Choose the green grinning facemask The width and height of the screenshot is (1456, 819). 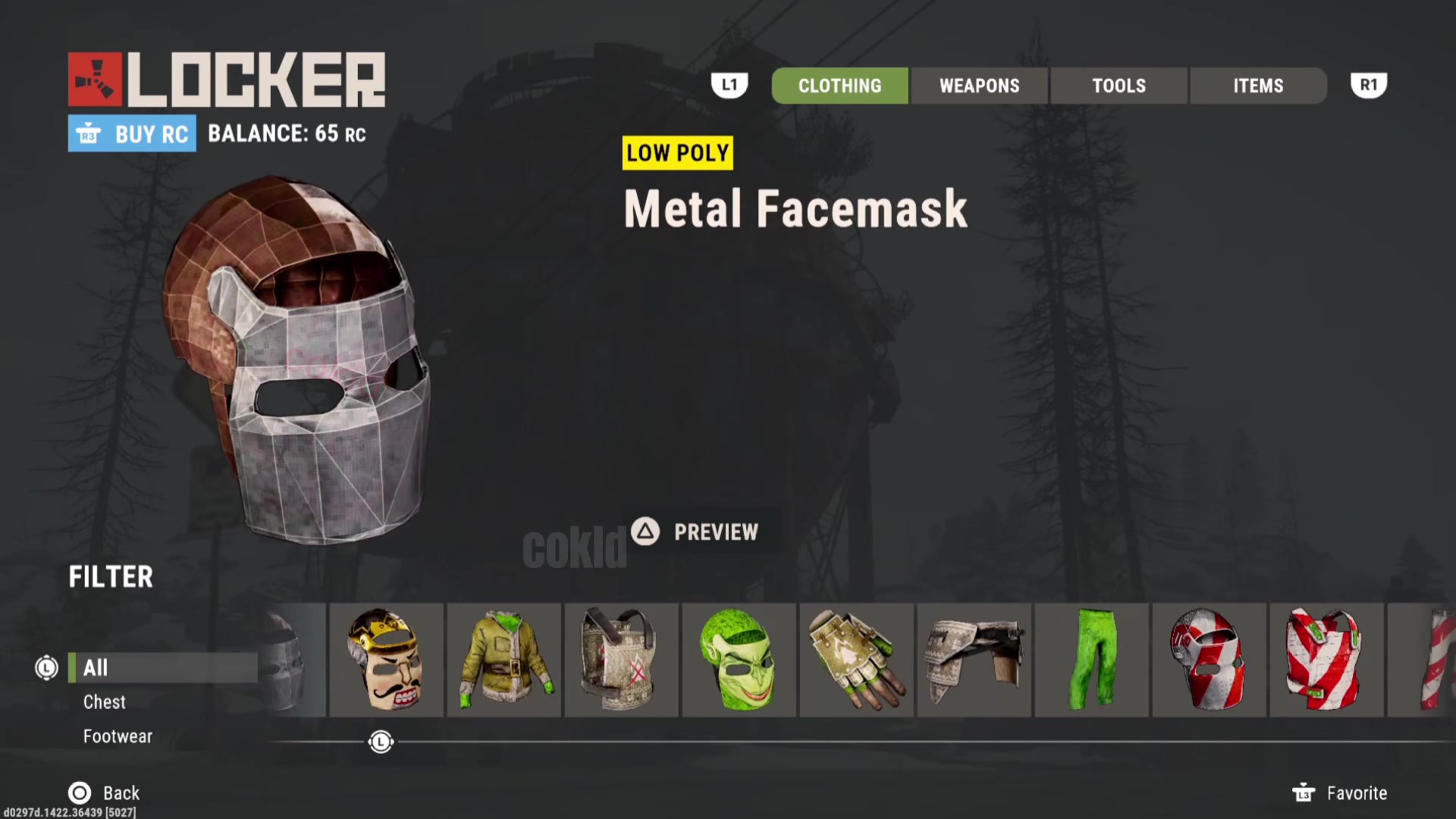739,660
